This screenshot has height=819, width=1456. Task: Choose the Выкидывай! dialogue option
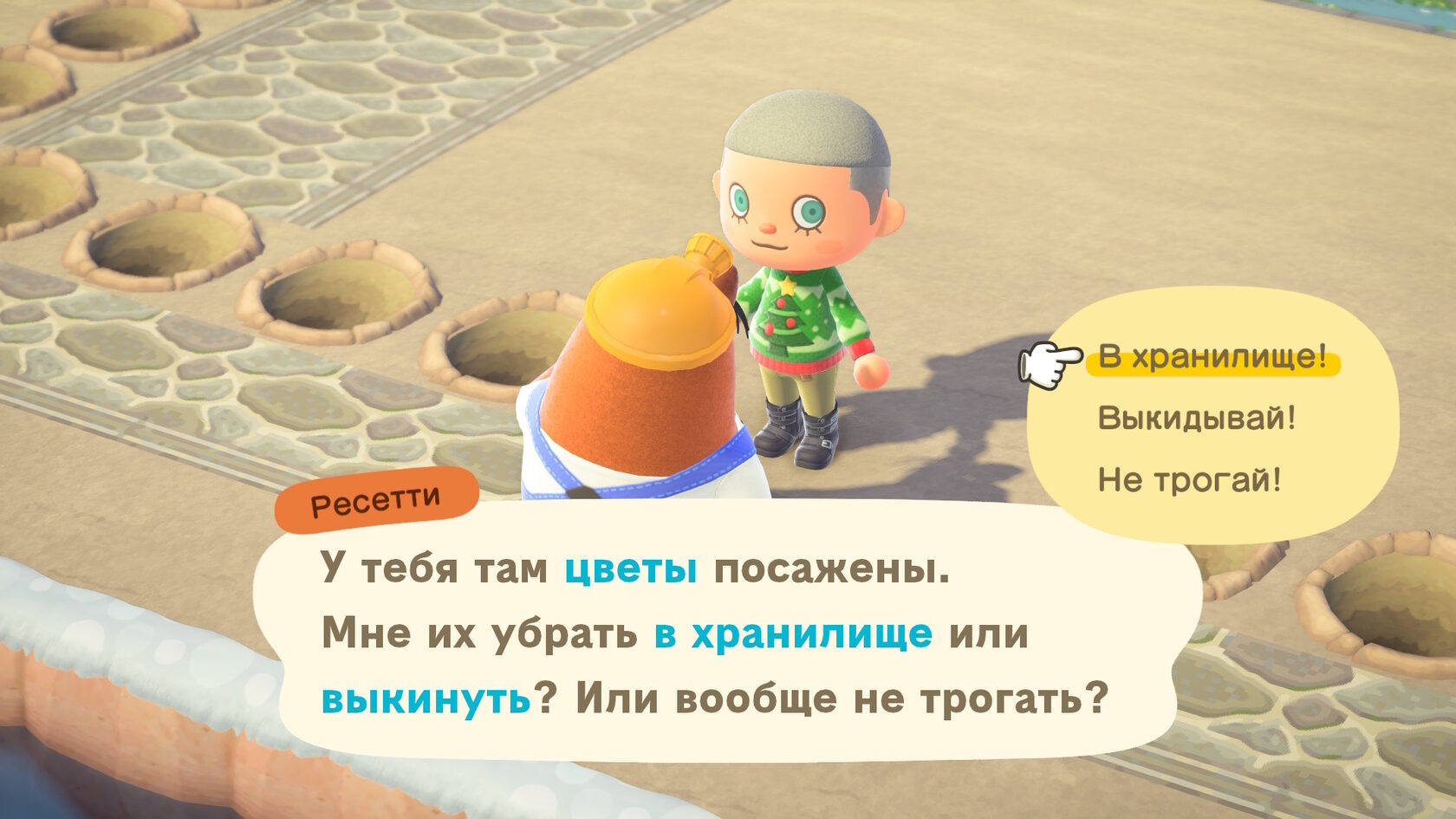pyautogui.click(x=1196, y=418)
